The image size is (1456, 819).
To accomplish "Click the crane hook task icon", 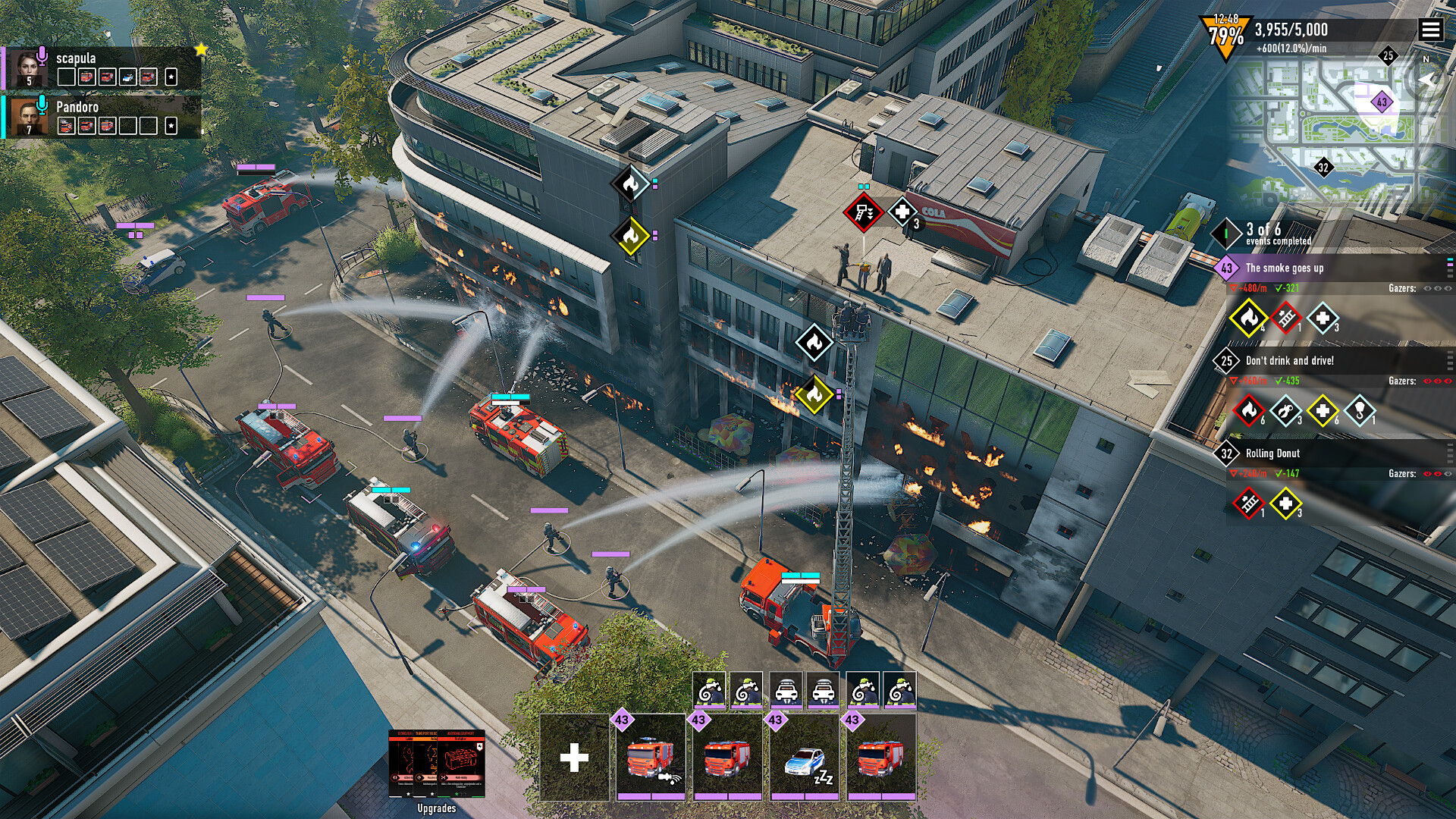I will (1360, 411).
